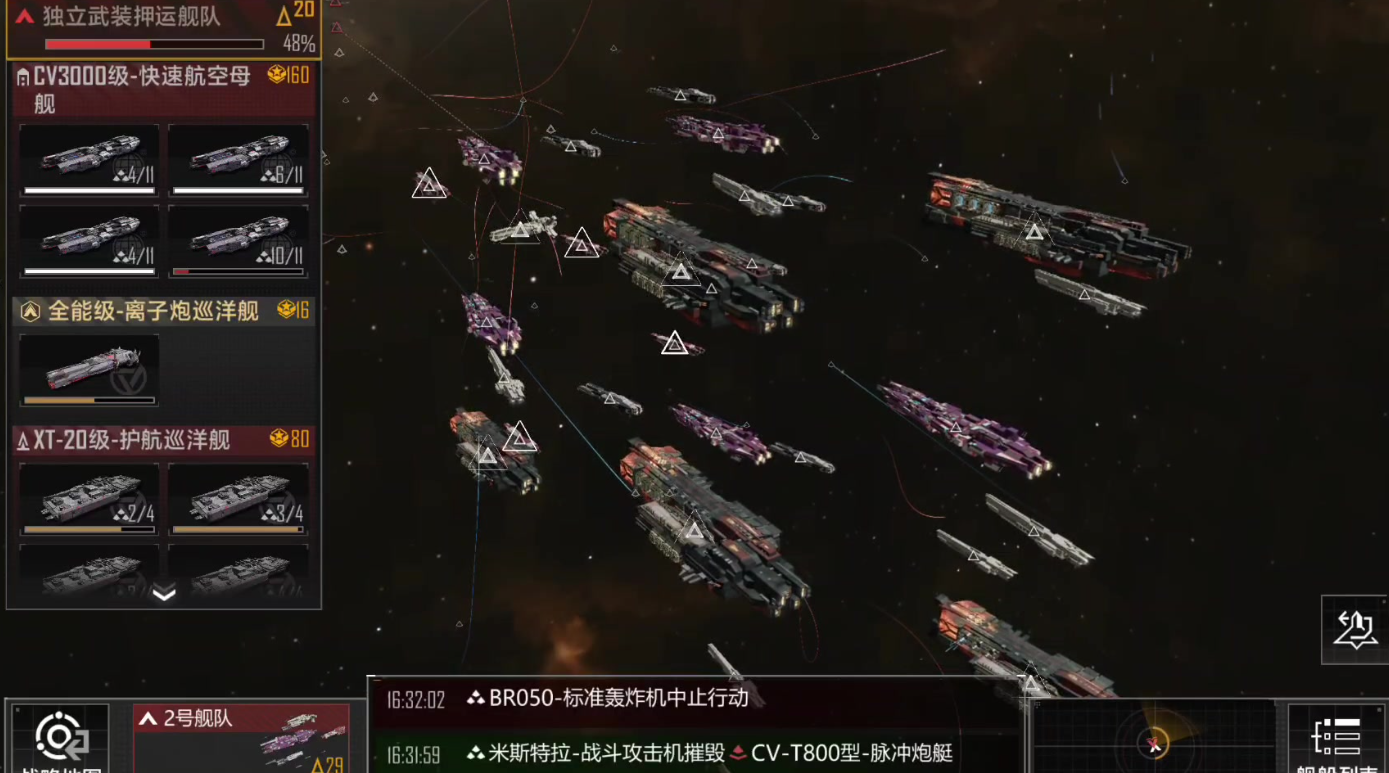The height and width of the screenshot is (773, 1389).
Task: Expand the ship list with the down chevron
Action: (164, 594)
